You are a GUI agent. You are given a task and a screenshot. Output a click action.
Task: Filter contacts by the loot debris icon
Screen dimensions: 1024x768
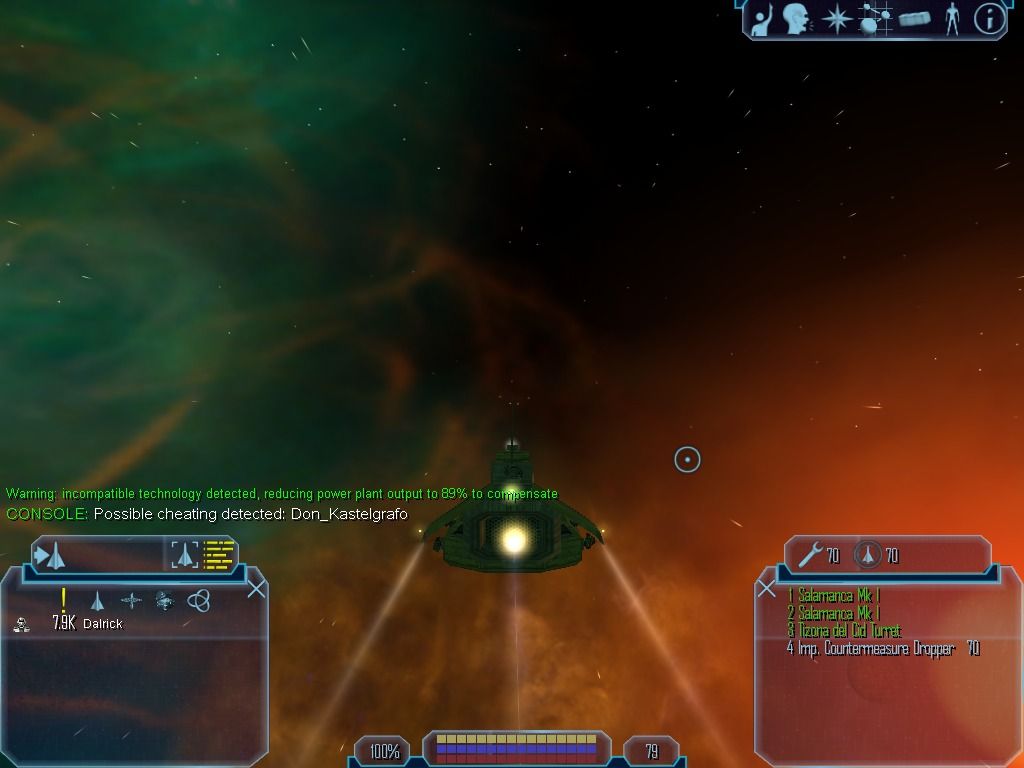coord(165,600)
